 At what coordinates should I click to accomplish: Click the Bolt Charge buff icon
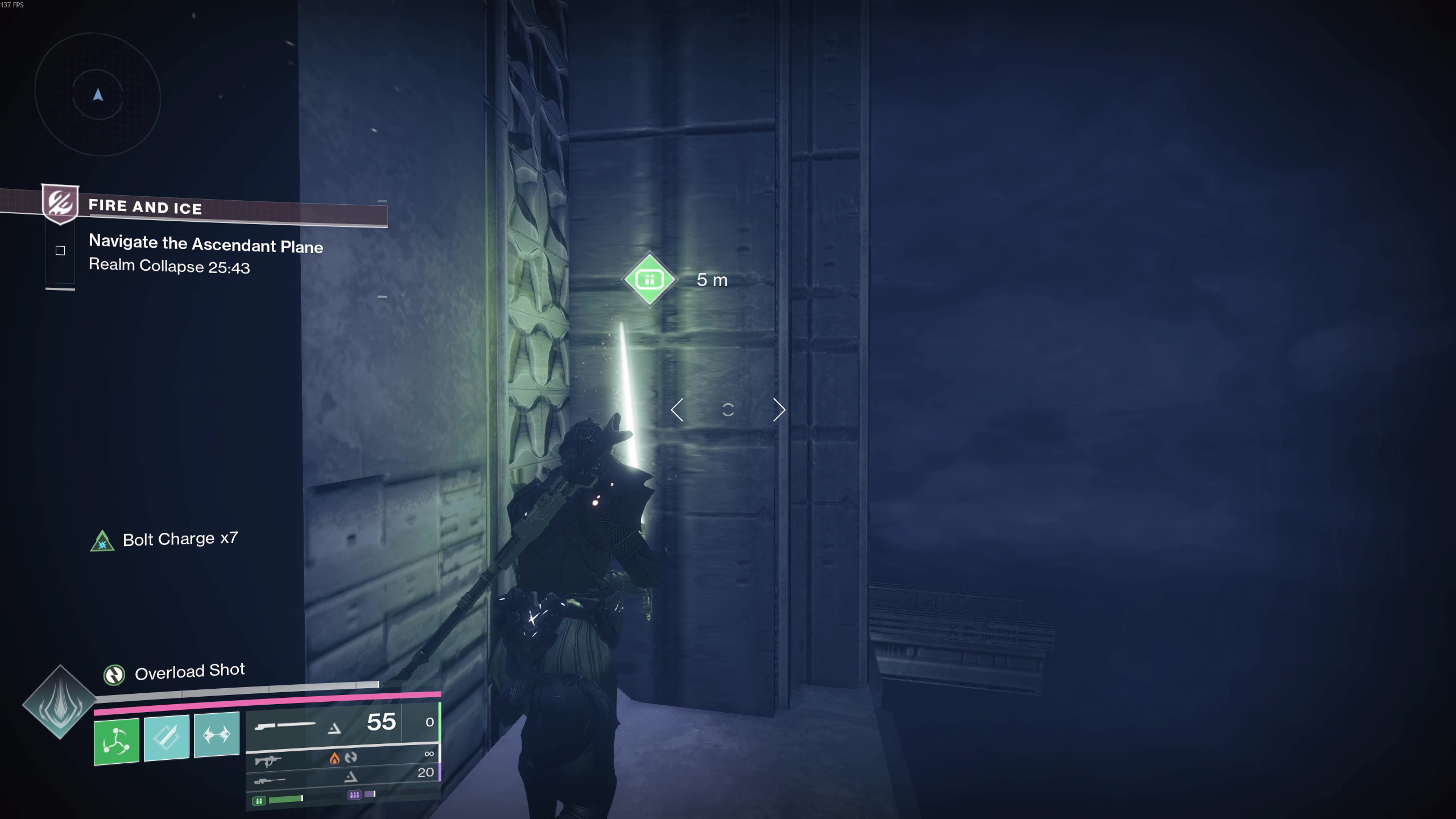(102, 541)
